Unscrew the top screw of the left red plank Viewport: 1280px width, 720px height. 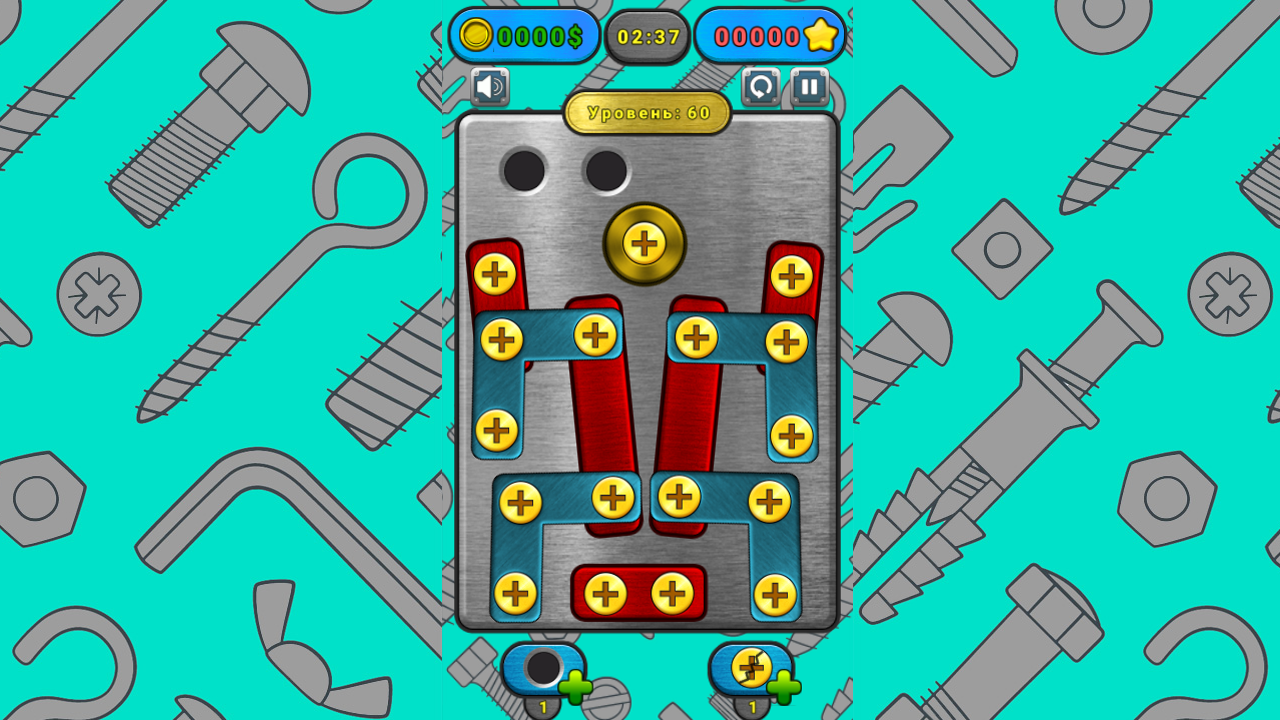494,272
